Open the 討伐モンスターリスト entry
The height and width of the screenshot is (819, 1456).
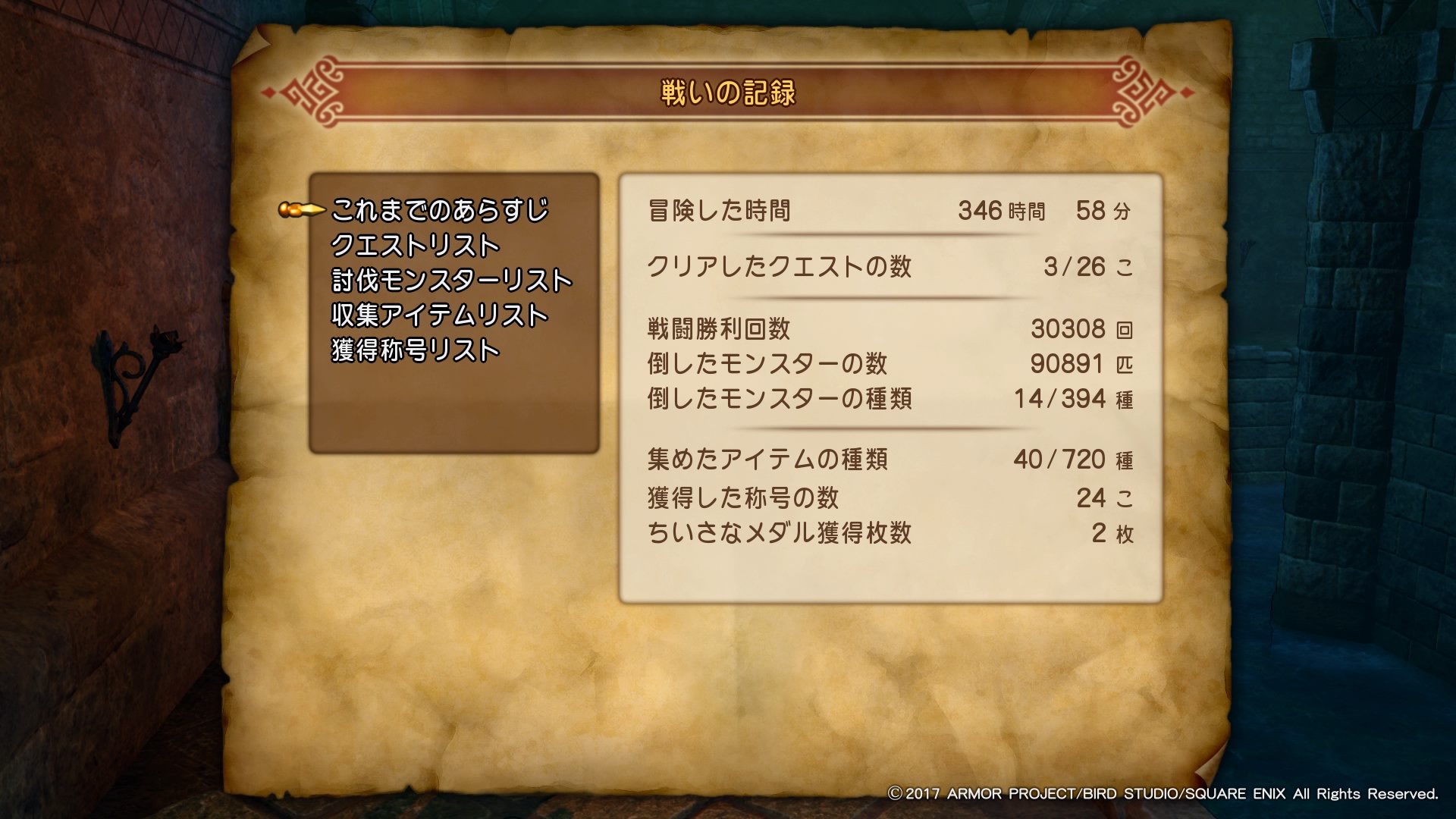[451, 279]
